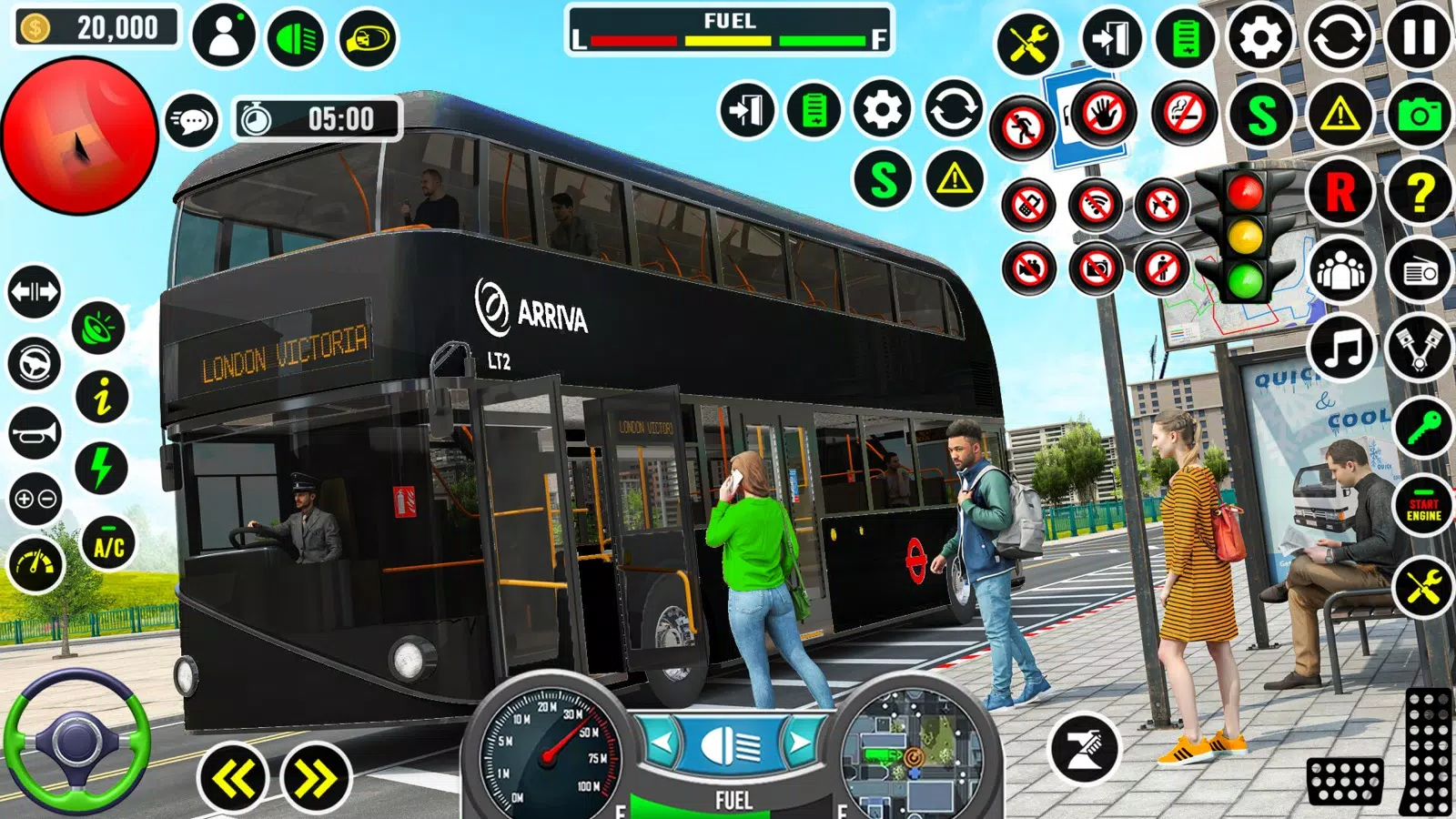The width and height of the screenshot is (1456, 819).
Task: Activate the green lightning bolt button
Action: (102, 468)
